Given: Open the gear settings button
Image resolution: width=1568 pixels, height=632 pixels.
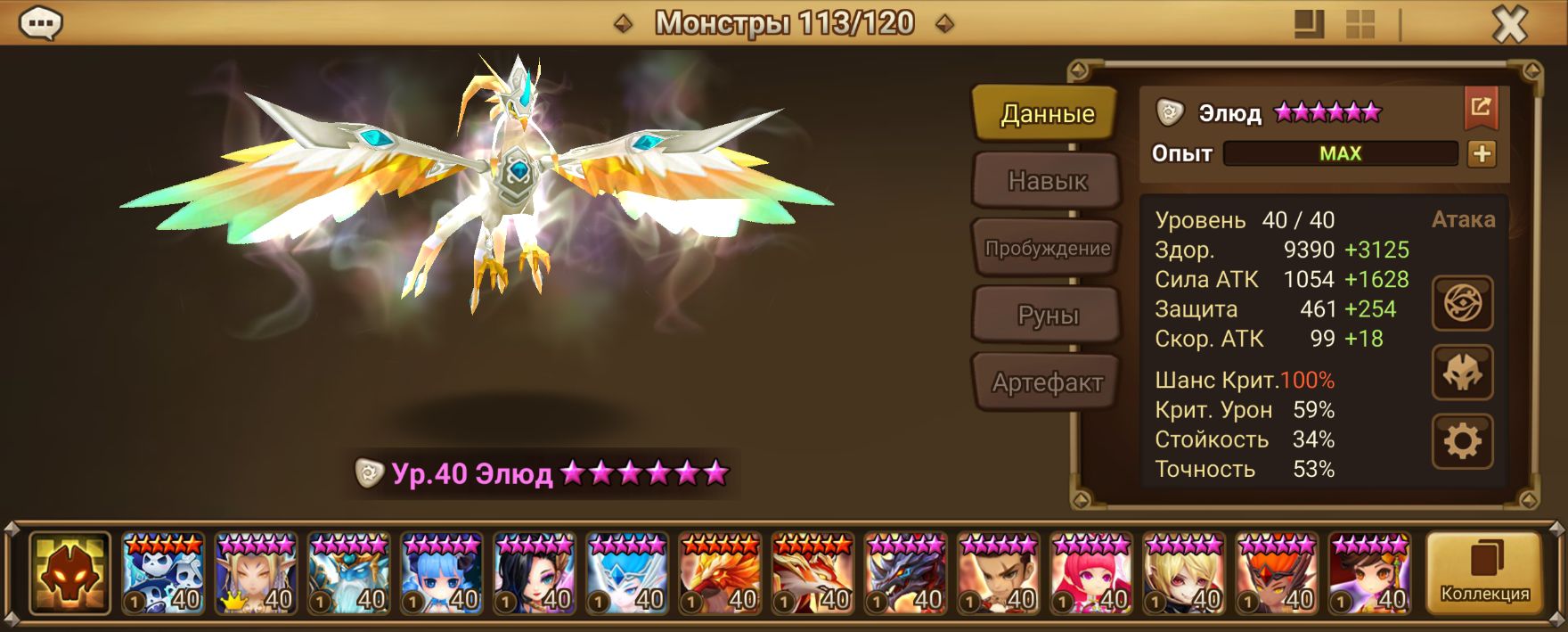Looking at the screenshot, I should tap(1462, 441).
